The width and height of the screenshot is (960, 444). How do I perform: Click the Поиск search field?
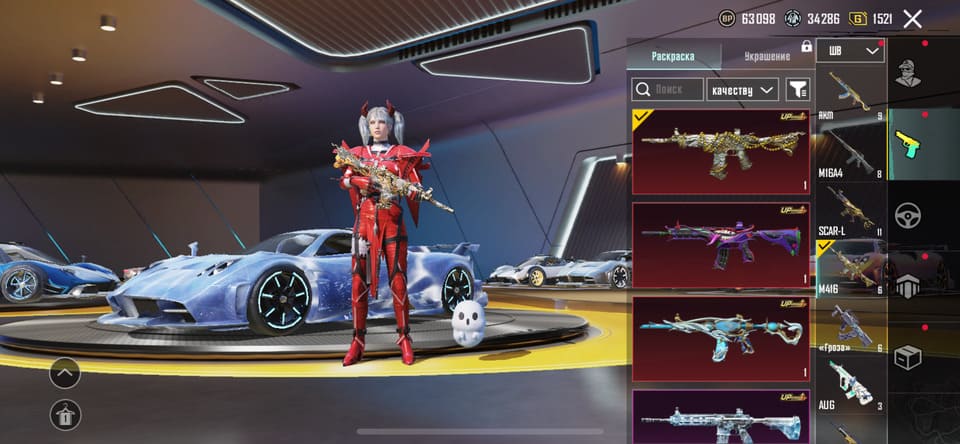[x=666, y=90]
